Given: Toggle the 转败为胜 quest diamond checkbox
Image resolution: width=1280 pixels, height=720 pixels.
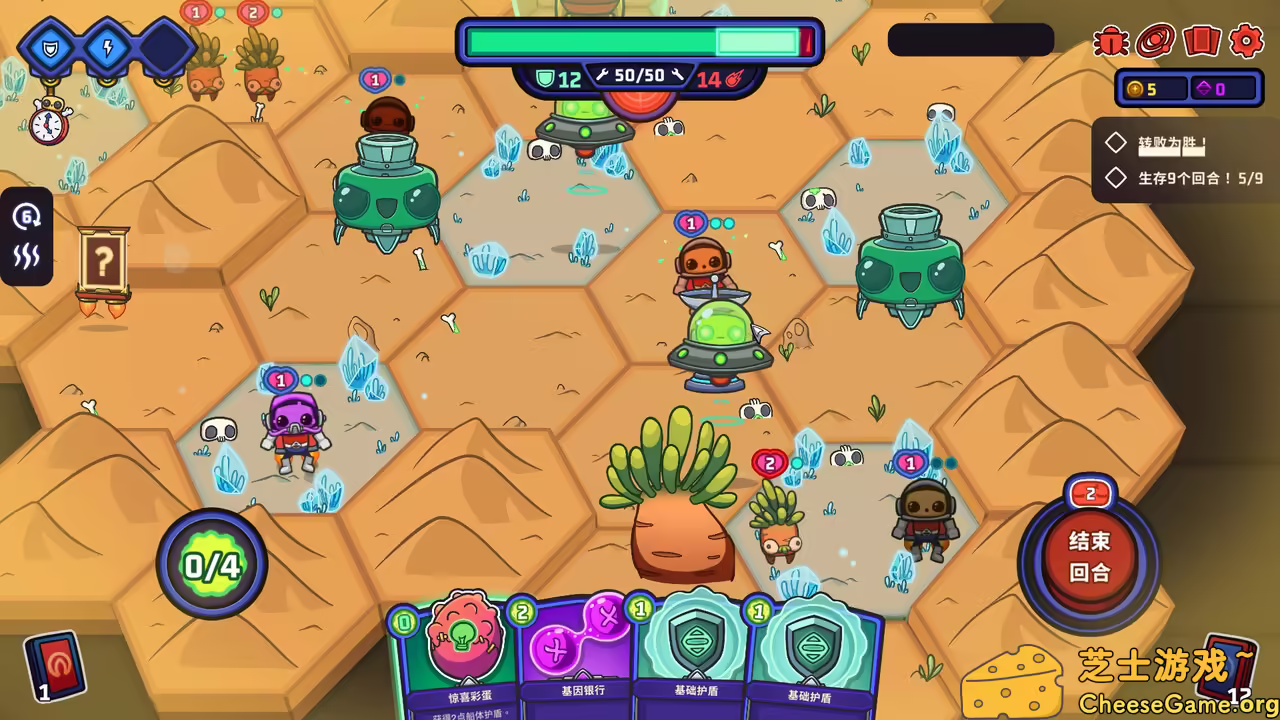Looking at the screenshot, I should (1116, 142).
